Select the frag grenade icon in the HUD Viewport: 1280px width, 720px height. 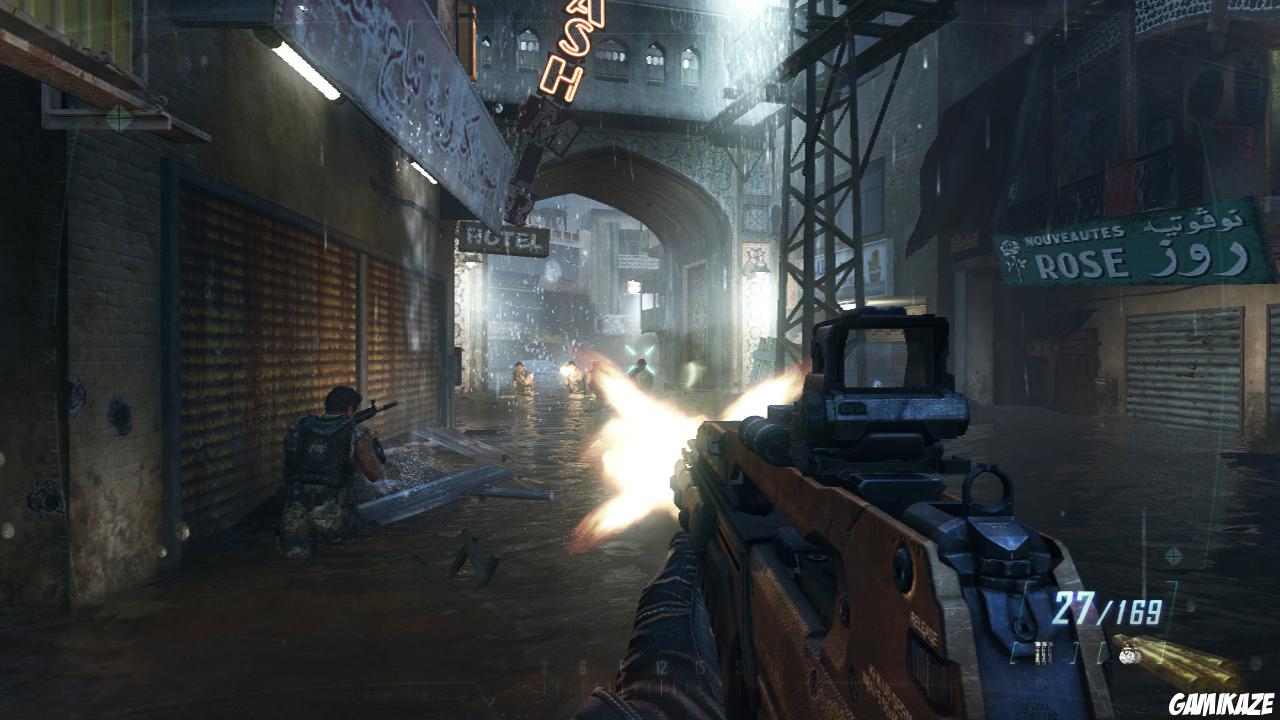click(1128, 656)
